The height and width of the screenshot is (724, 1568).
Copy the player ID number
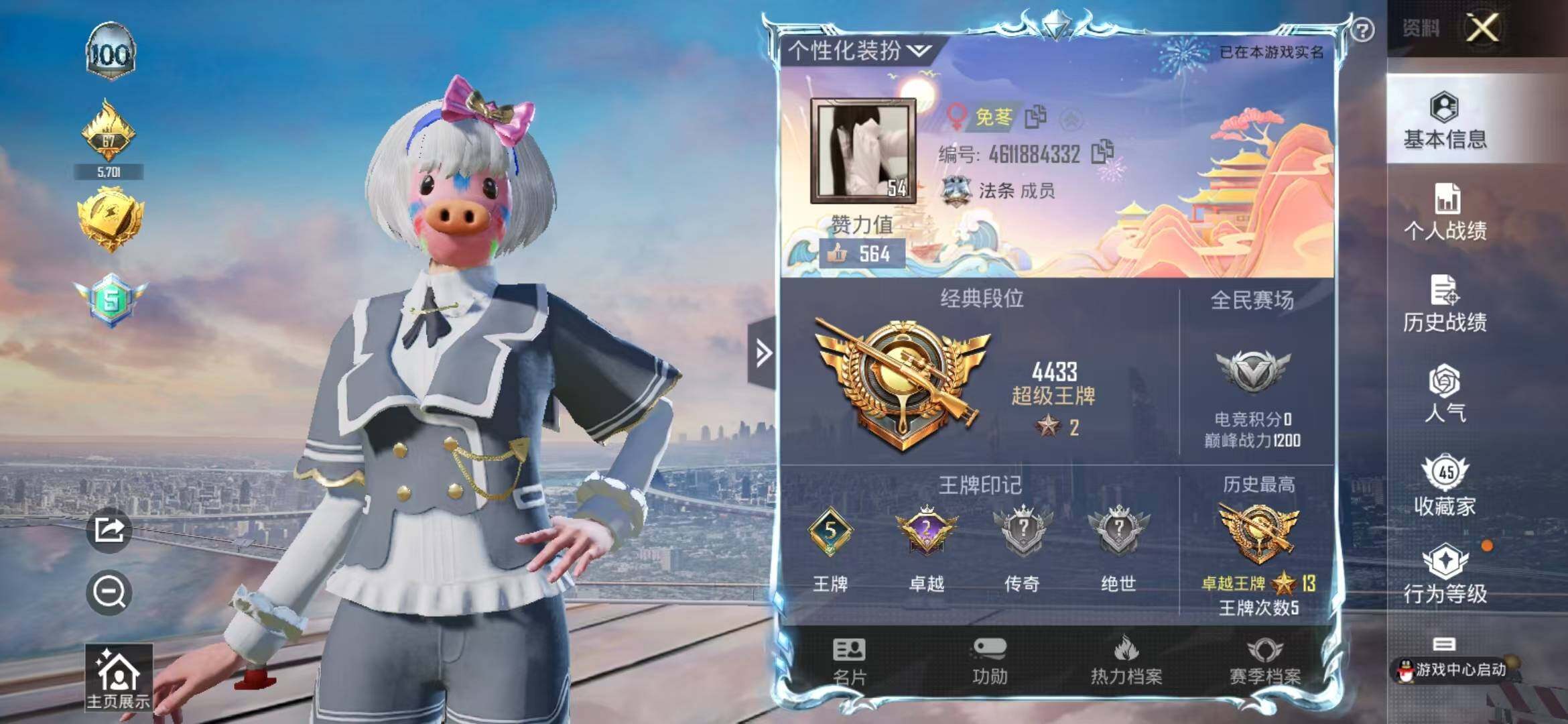[1102, 152]
